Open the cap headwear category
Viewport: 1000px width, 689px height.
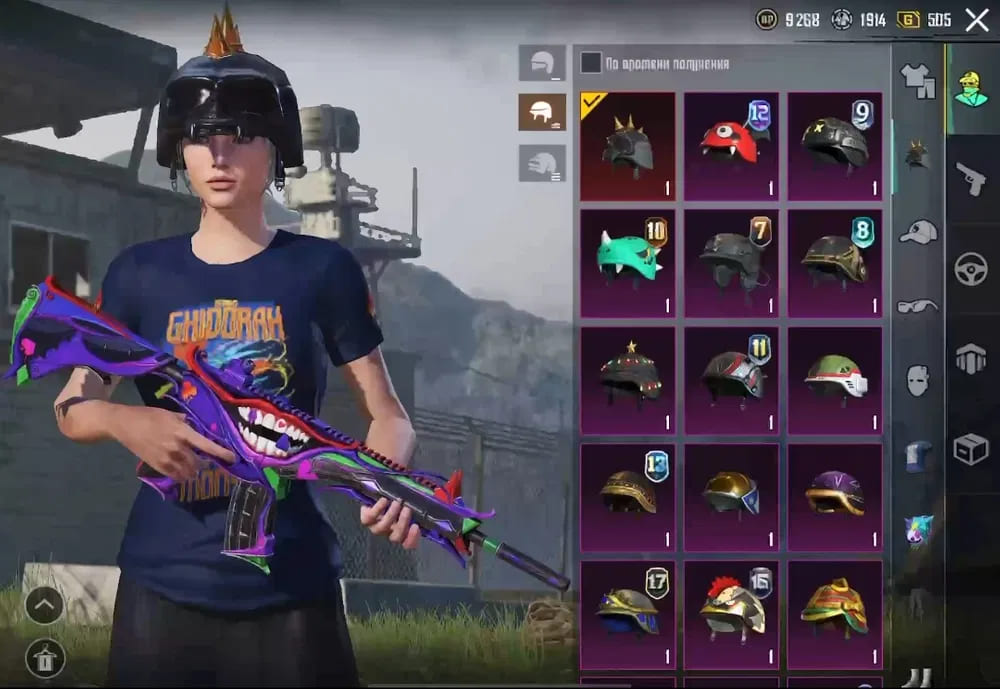tap(917, 232)
